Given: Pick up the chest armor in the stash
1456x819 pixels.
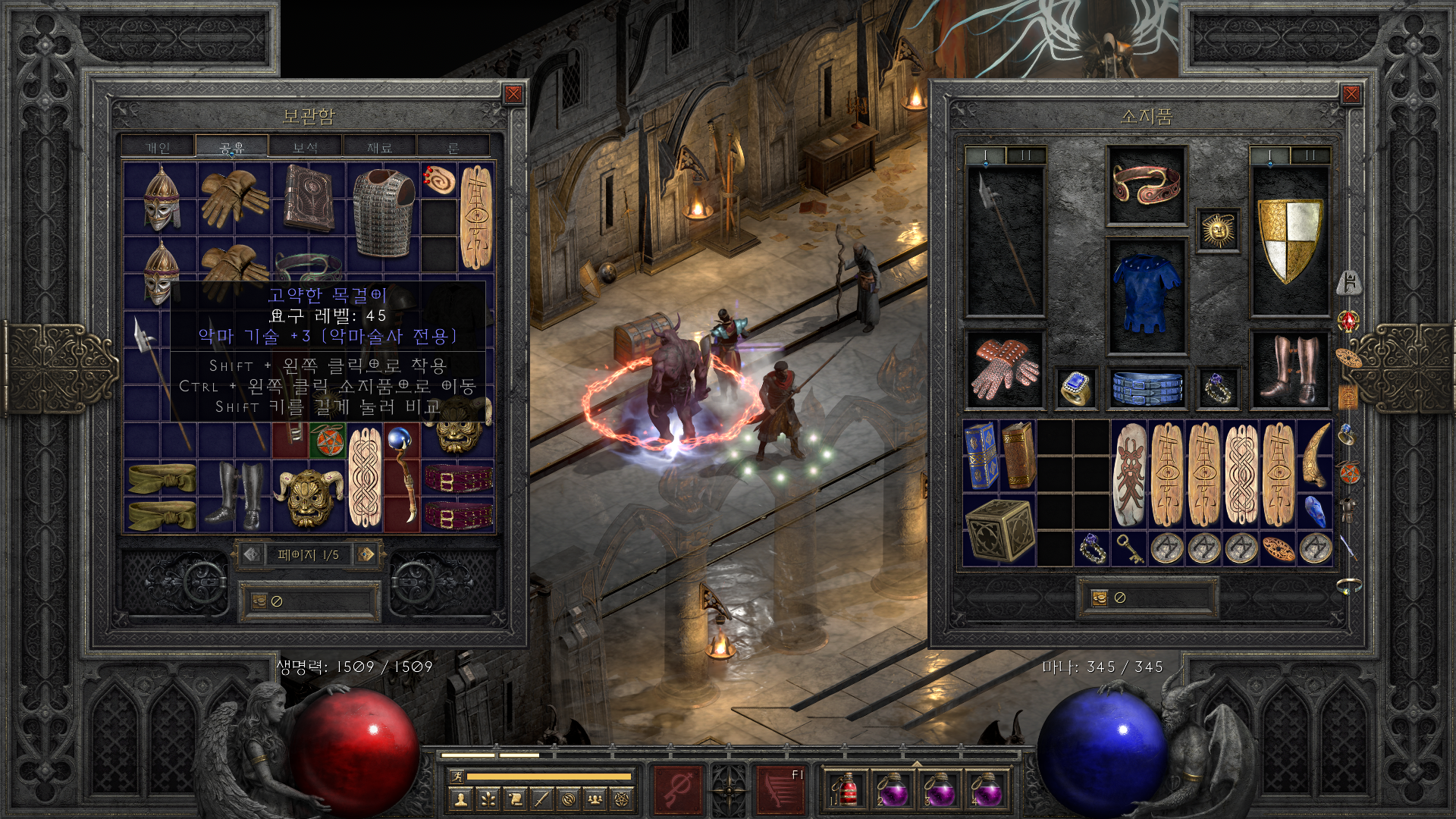Looking at the screenshot, I should (384, 212).
